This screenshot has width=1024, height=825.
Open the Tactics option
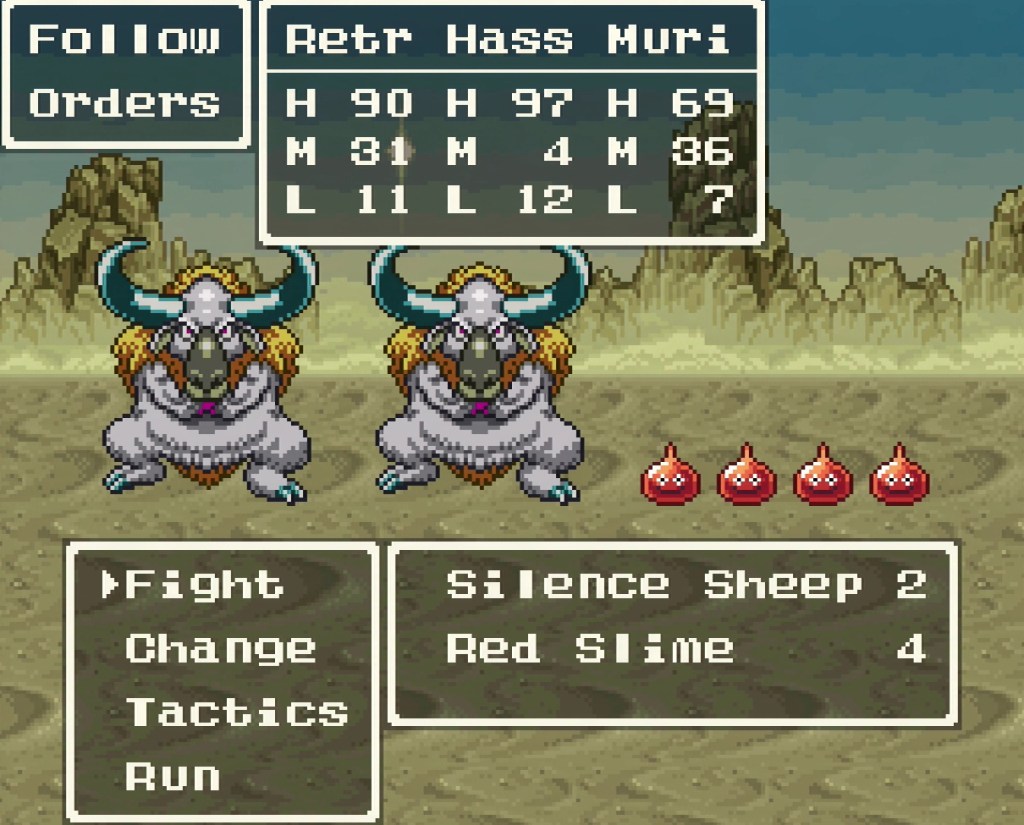click(236, 712)
